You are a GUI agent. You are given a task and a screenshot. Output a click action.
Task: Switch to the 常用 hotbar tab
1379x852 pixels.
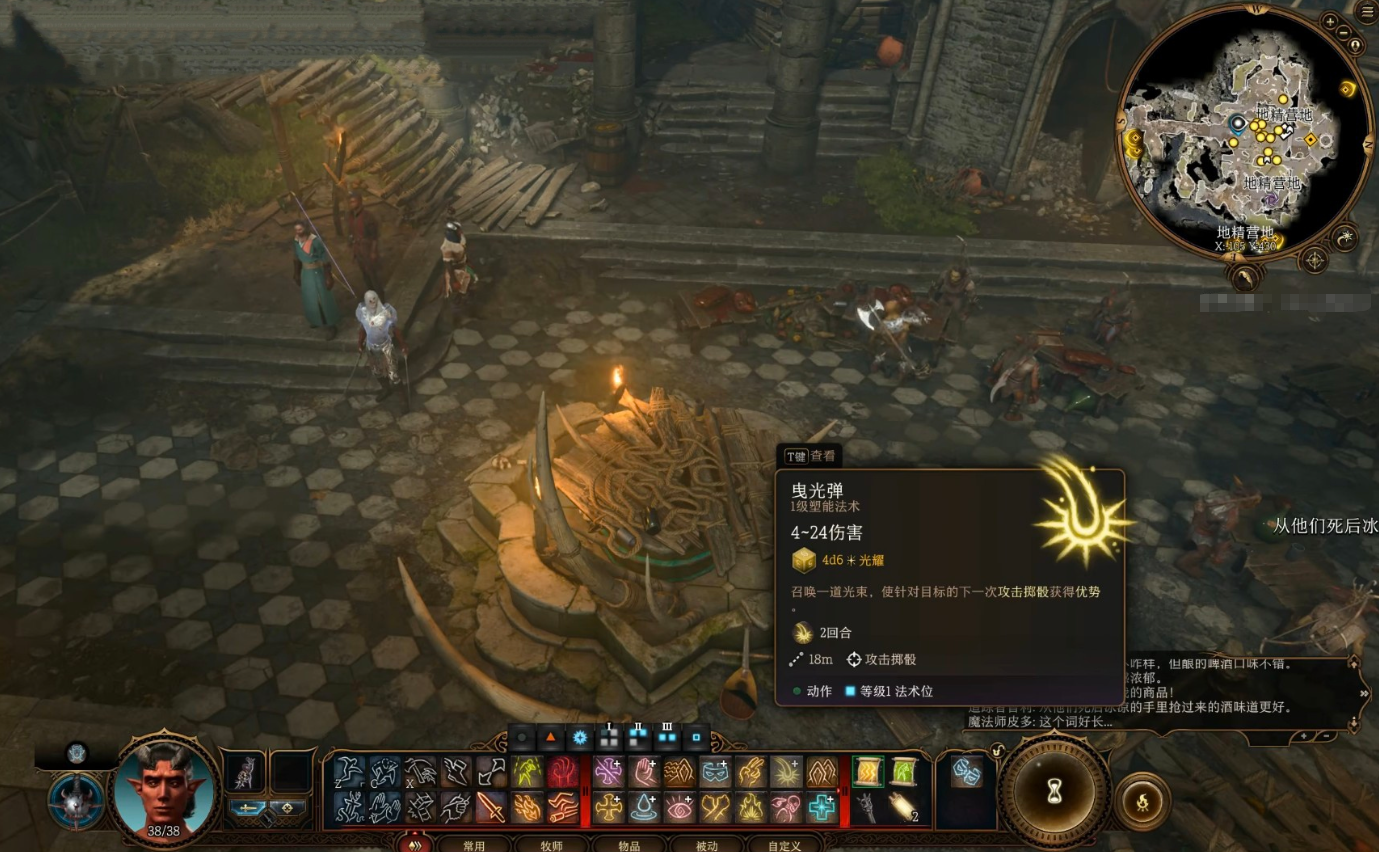coord(473,846)
